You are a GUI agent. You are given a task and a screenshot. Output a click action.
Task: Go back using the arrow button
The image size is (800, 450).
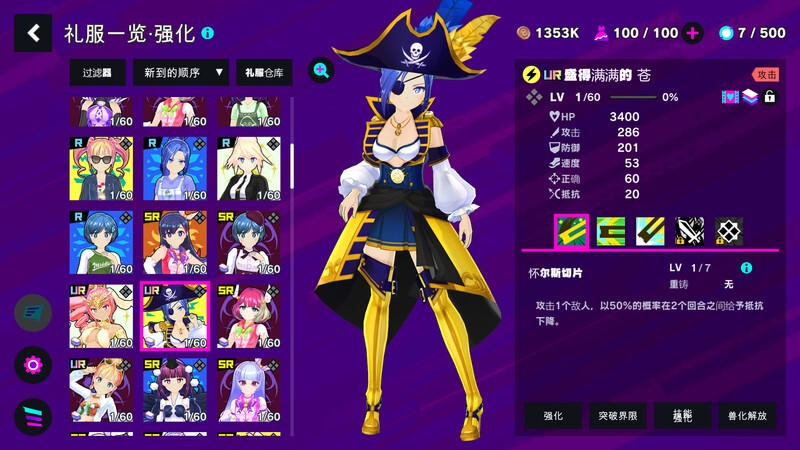click(33, 33)
